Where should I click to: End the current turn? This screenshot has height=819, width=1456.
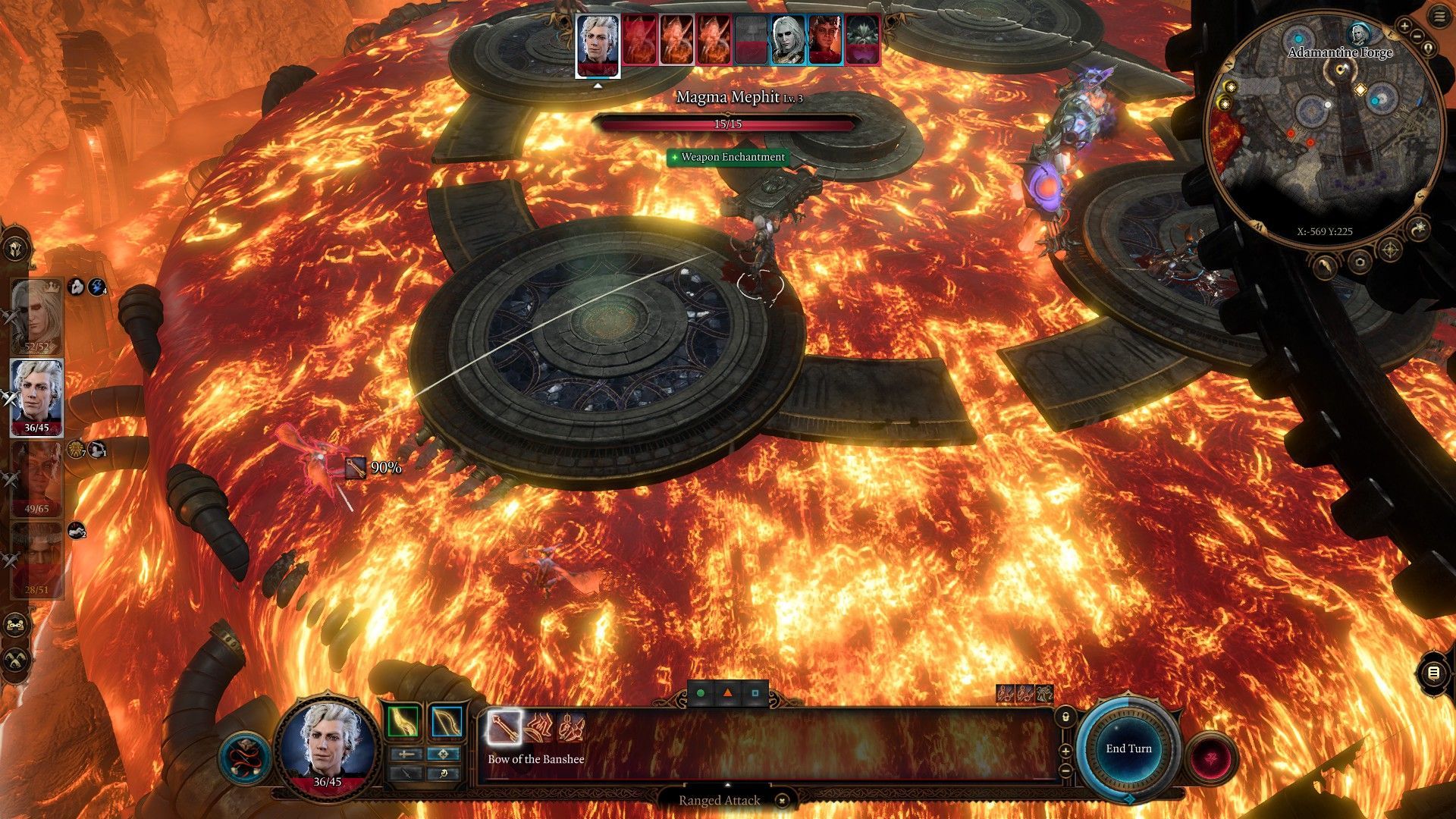tap(1128, 748)
